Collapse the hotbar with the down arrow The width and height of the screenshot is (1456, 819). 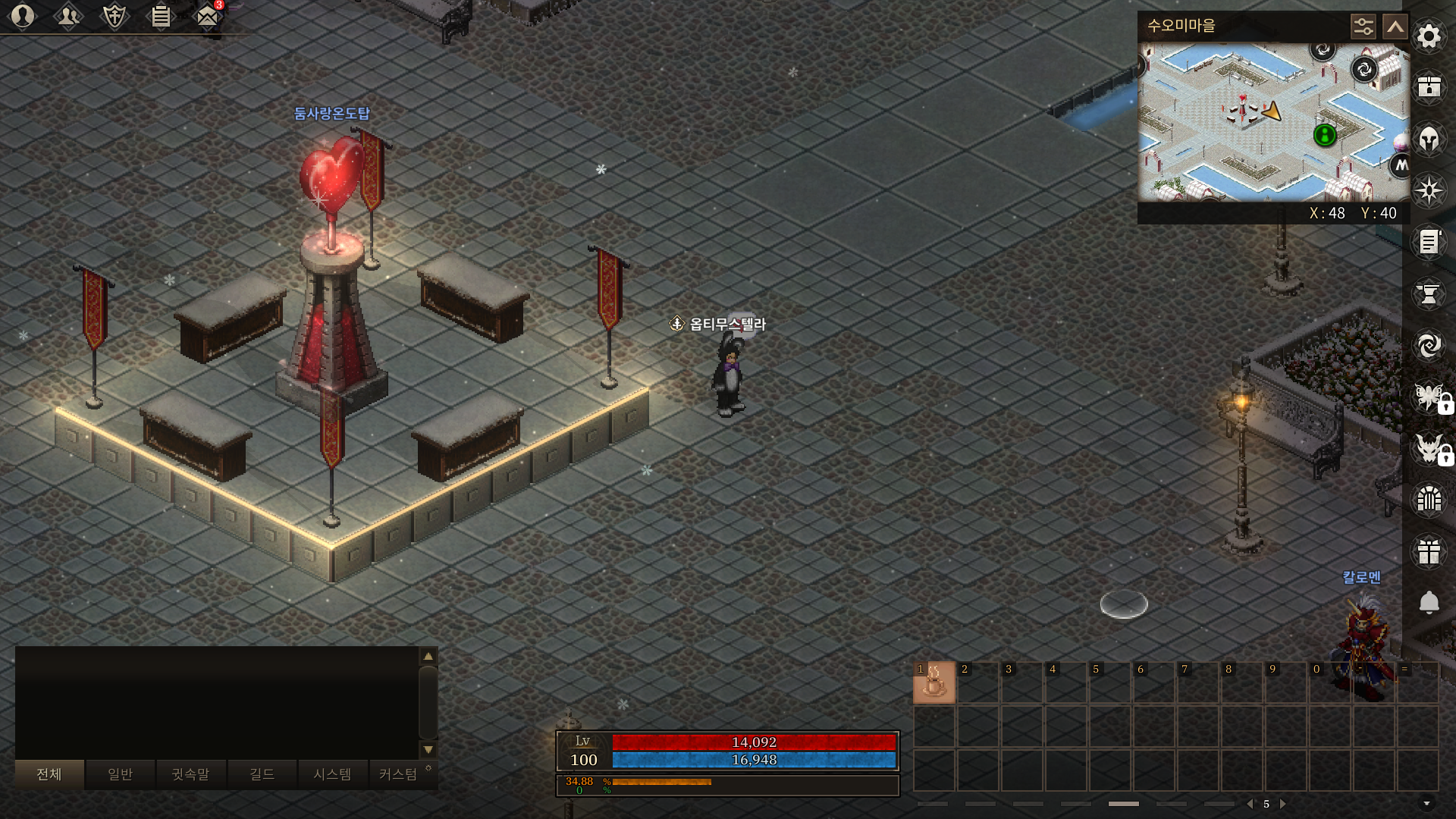tap(1426, 804)
